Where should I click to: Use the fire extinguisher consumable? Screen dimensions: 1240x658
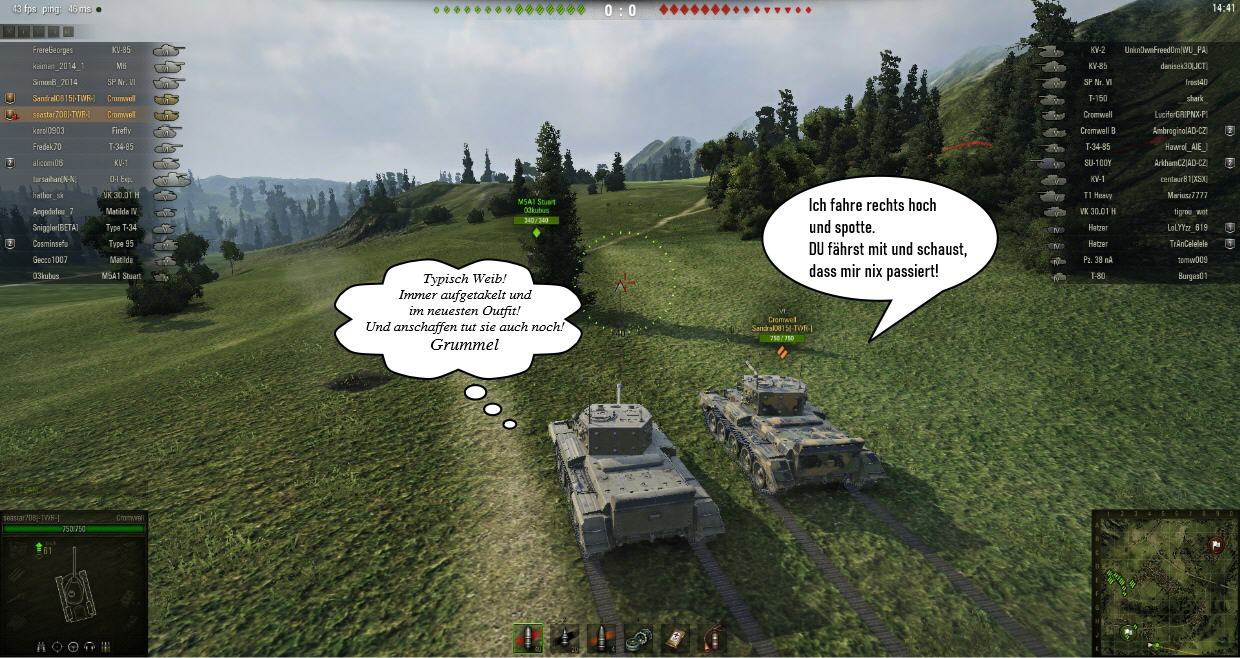tap(711, 638)
